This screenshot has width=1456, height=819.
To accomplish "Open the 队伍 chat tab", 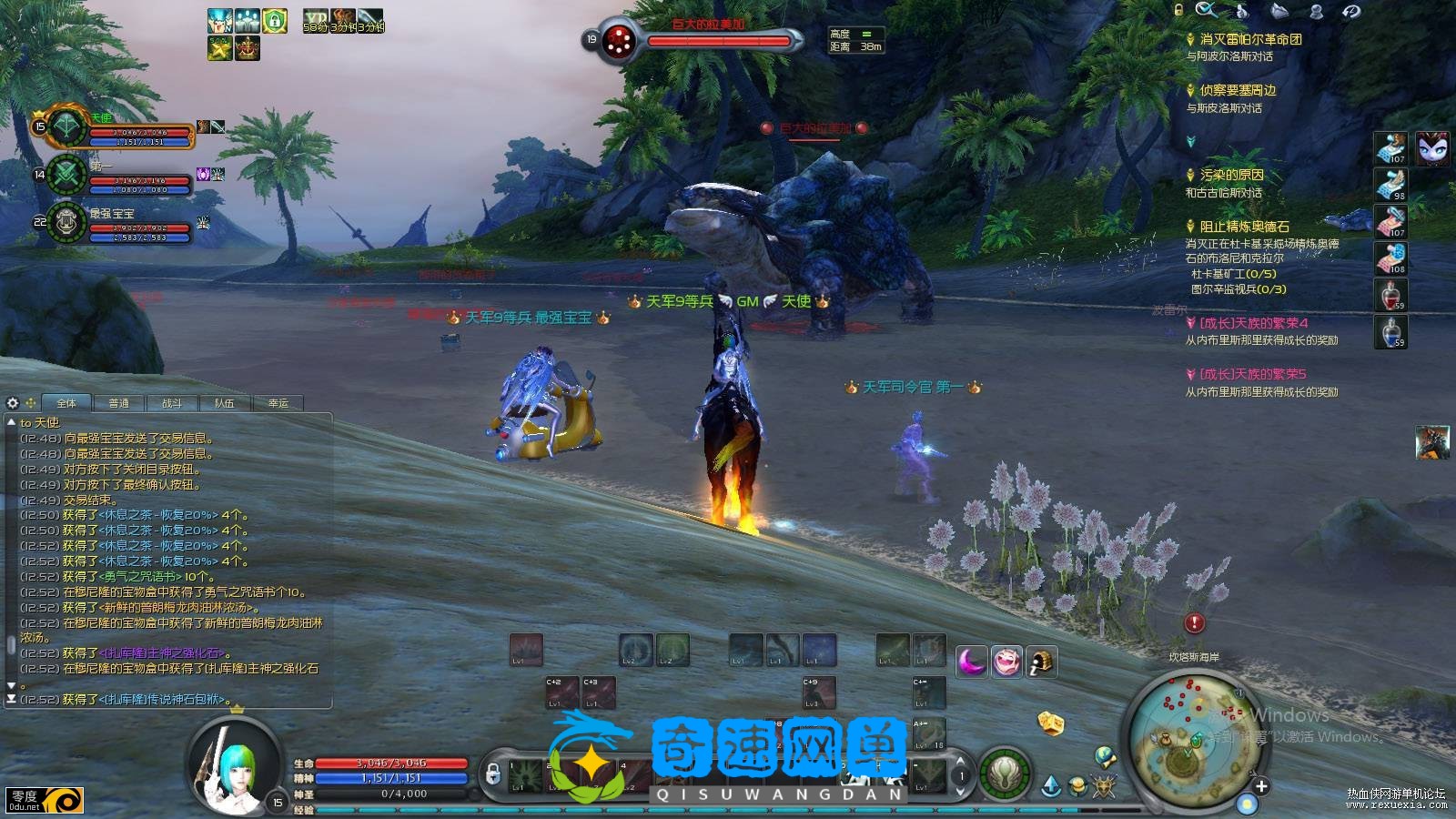I will 224,403.
